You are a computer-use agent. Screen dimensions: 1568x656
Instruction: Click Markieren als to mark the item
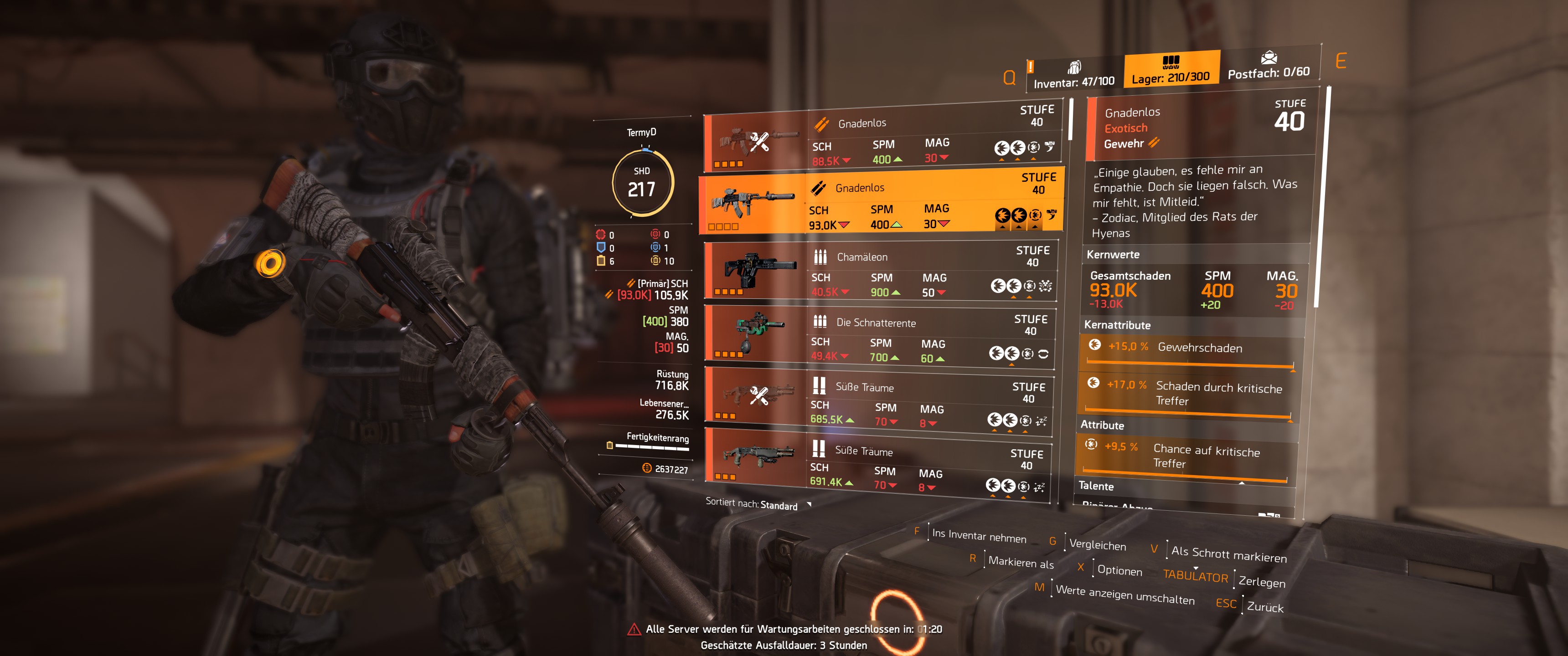click(1021, 564)
